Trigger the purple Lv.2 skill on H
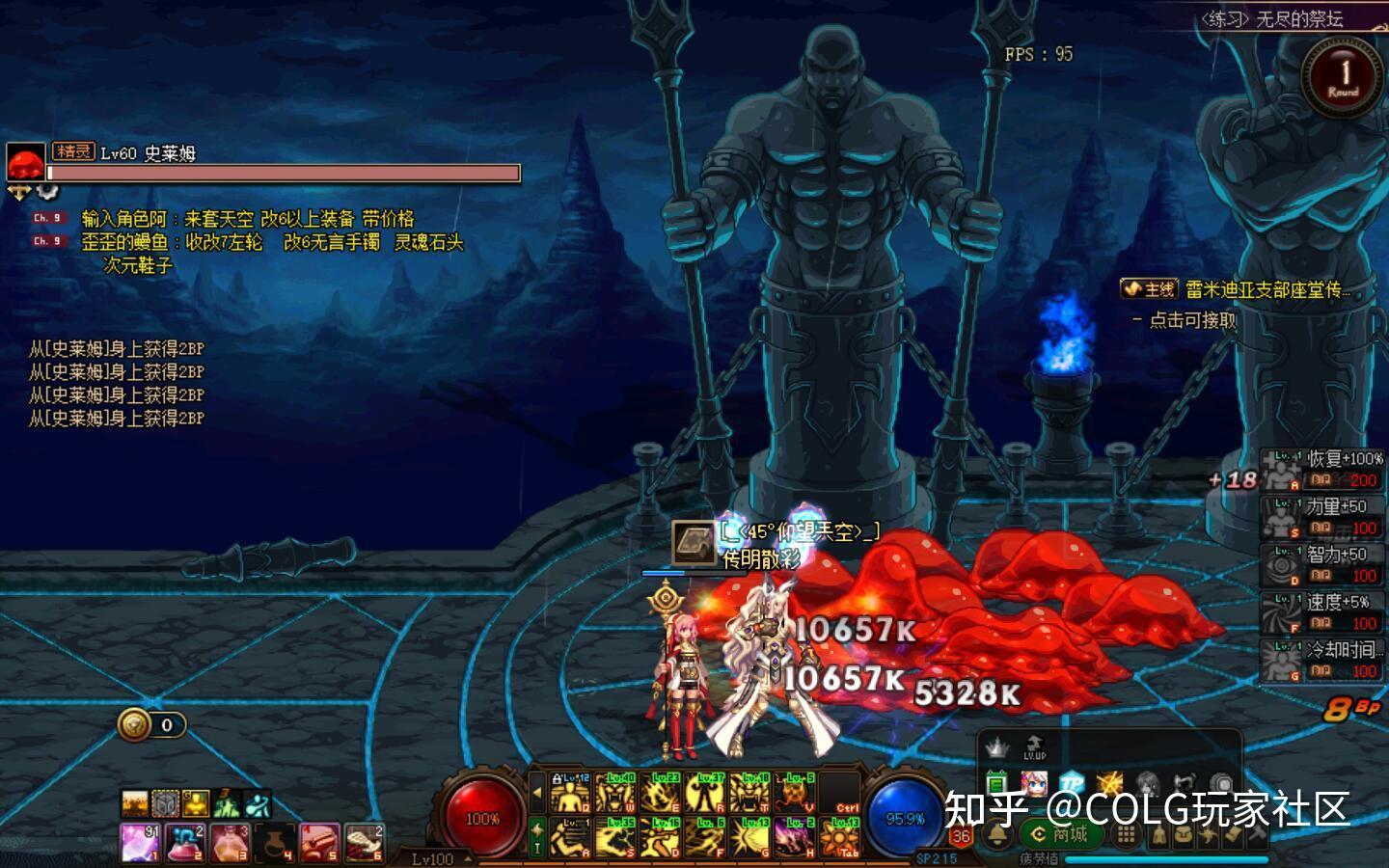 (x=794, y=837)
